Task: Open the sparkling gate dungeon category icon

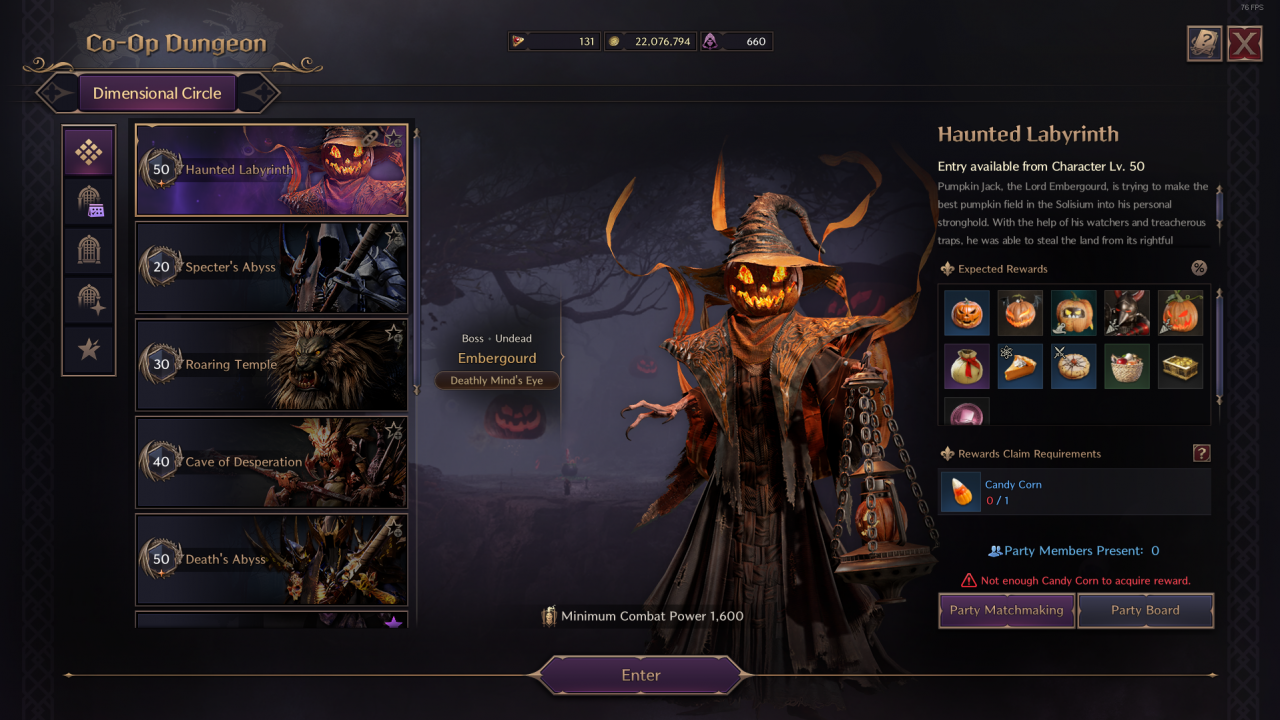Action: click(x=88, y=300)
